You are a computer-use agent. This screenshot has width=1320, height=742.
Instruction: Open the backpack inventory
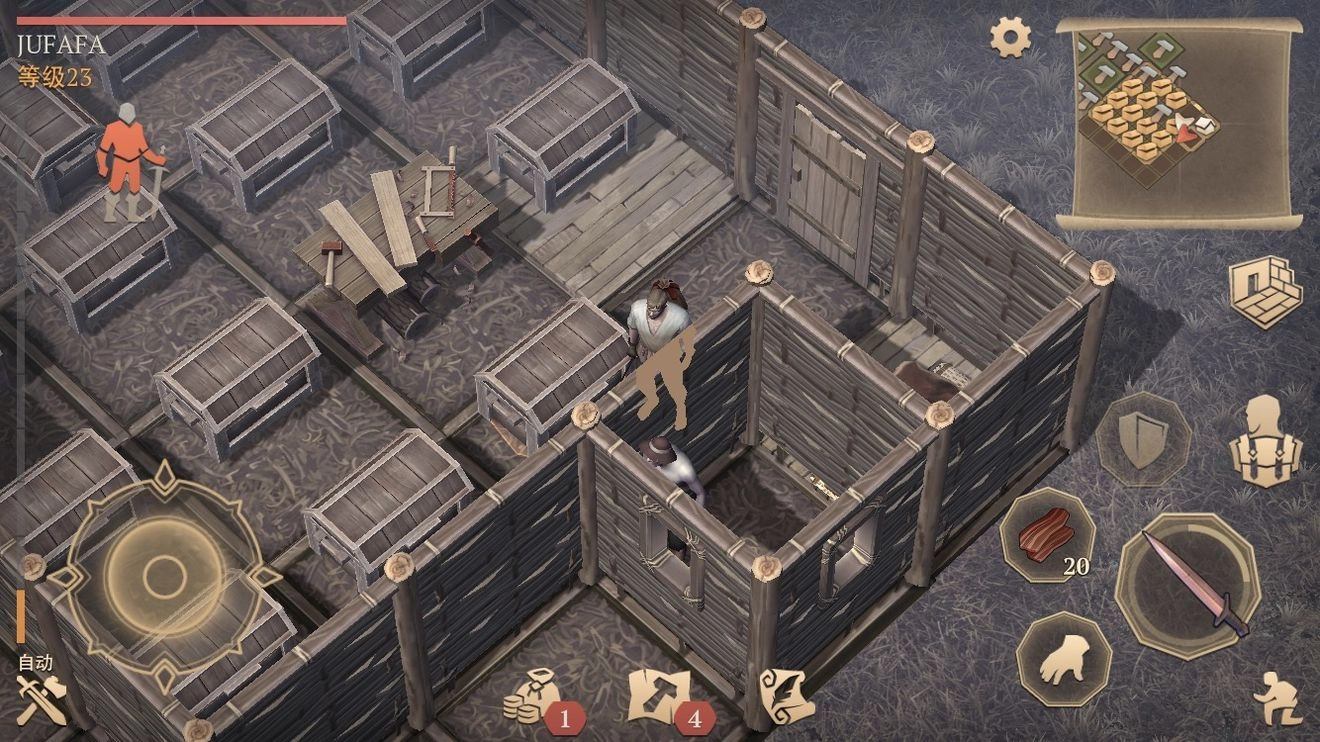pyautogui.click(x=1267, y=441)
